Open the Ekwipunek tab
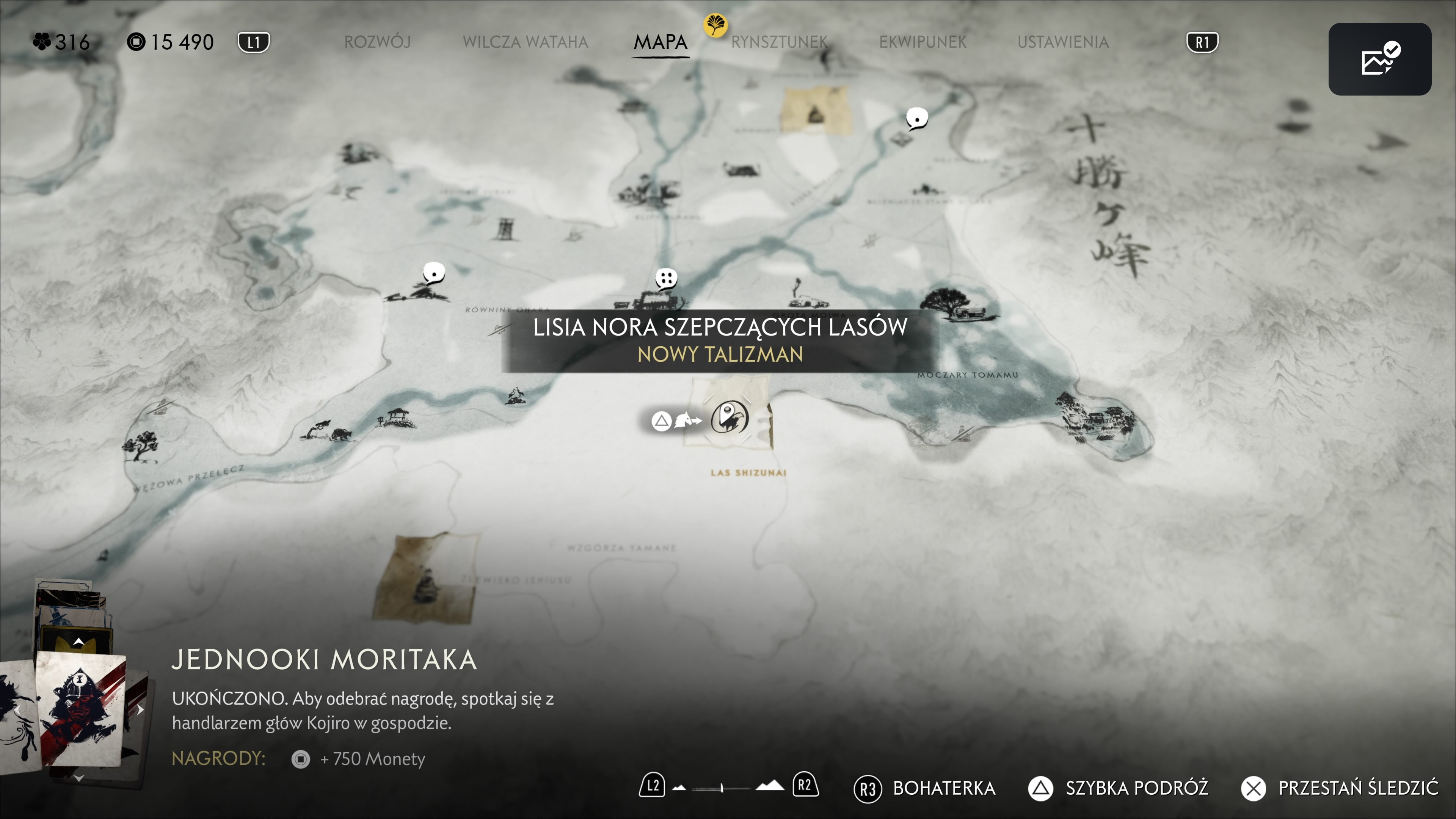This screenshot has width=1456, height=819. coord(923,42)
